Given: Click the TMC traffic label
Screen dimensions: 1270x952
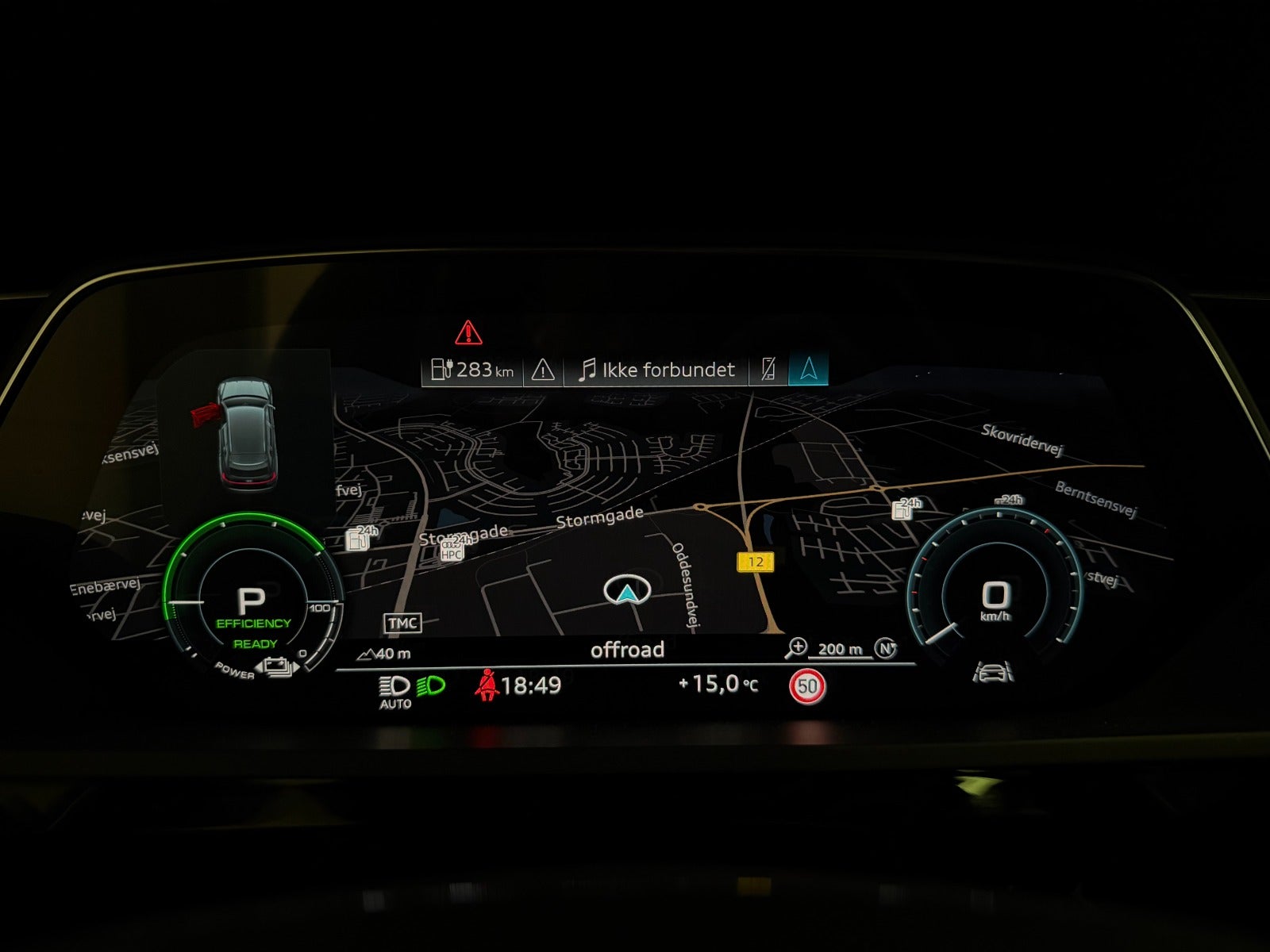Looking at the screenshot, I should point(402,624).
